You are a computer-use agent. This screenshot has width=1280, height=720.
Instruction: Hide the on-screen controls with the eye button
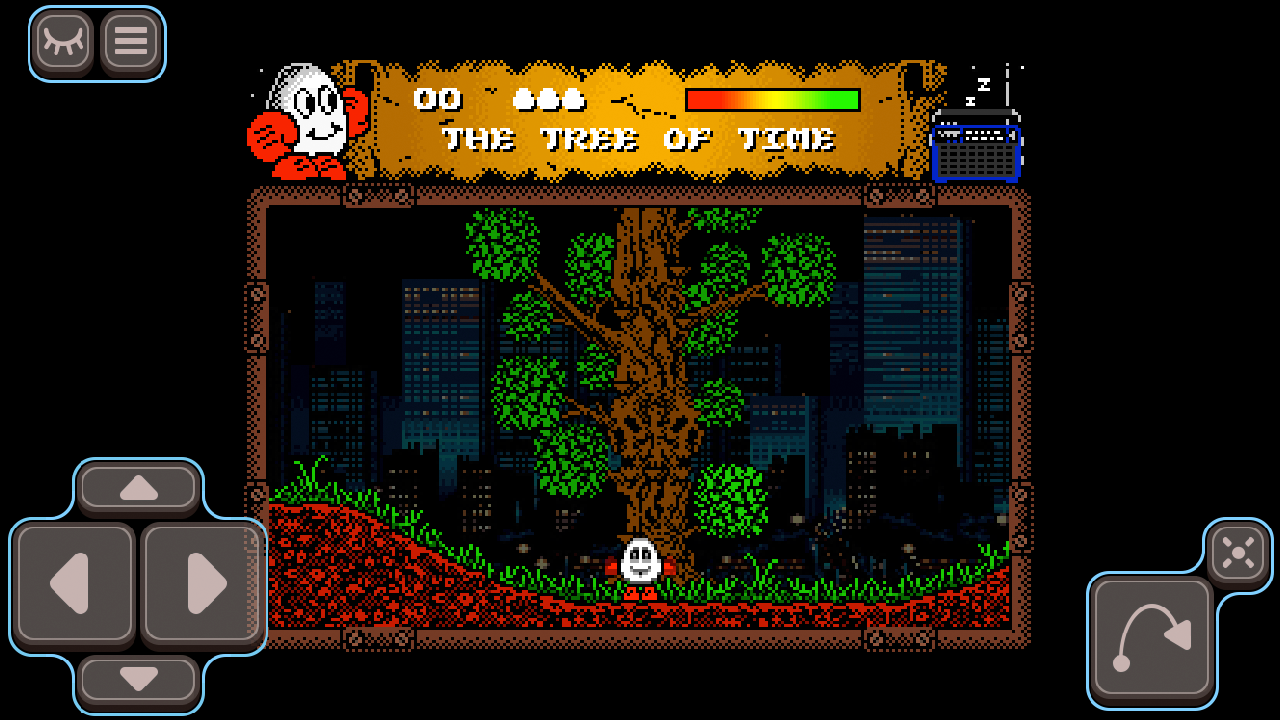tap(63, 42)
